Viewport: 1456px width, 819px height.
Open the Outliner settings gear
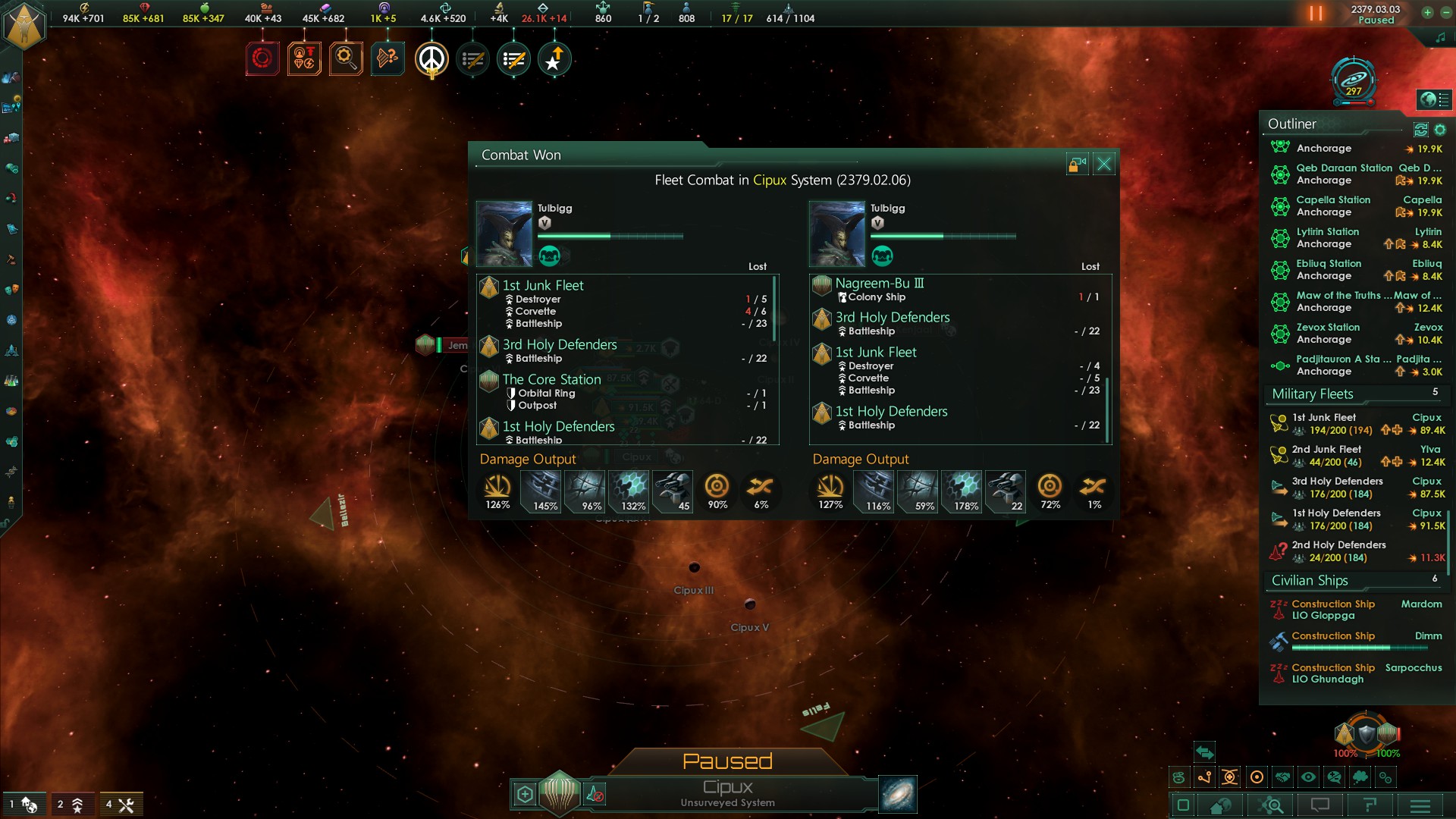pyautogui.click(x=1440, y=130)
